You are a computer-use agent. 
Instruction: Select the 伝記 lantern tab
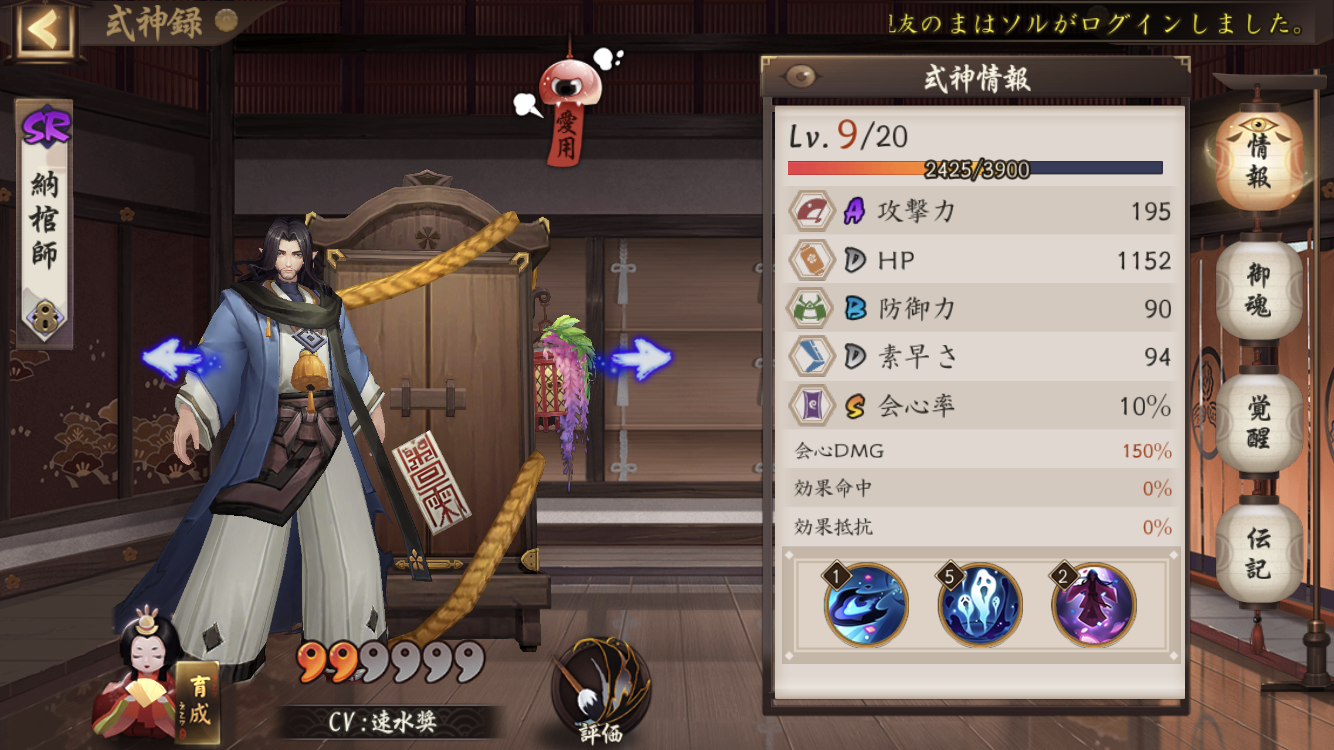1259,553
